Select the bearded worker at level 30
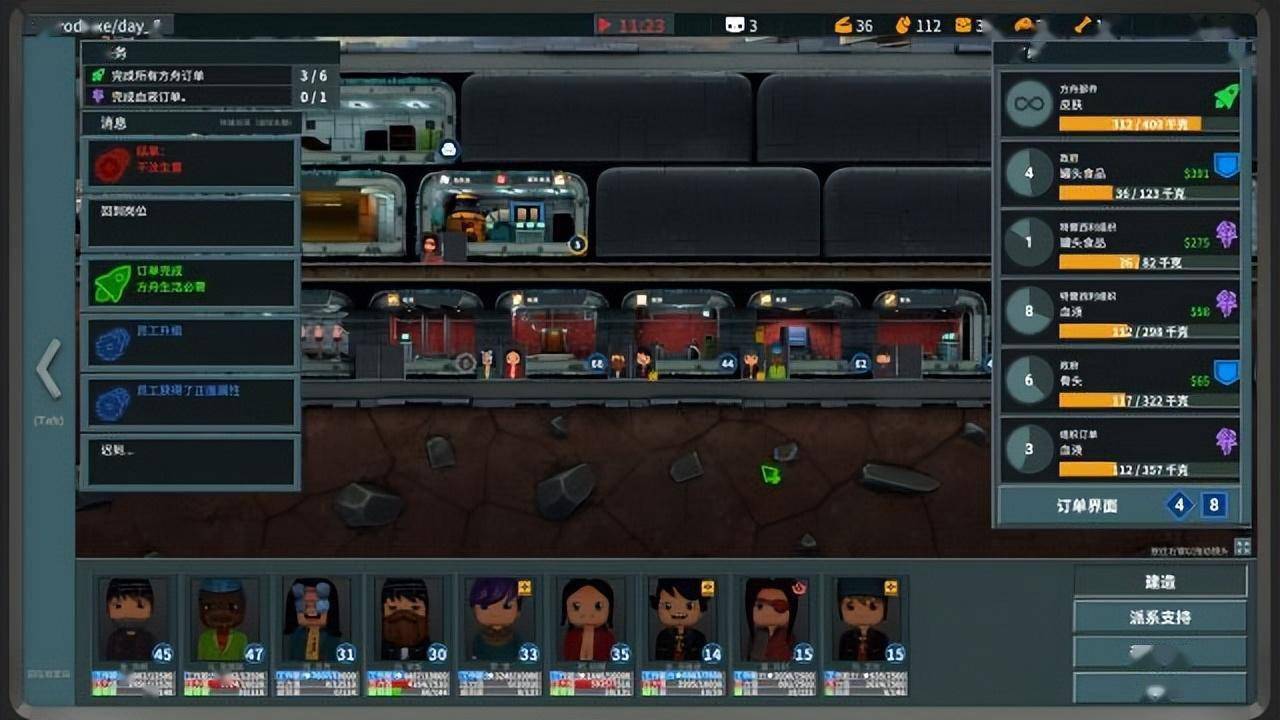The image size is (1280, 720). [x=404, y=622]
